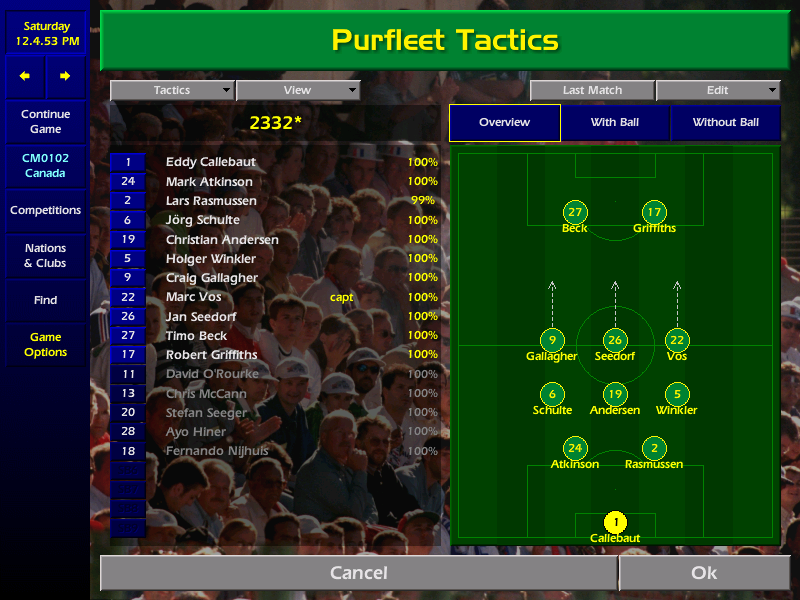Viewport: 800px width, 600px height.
Task: Go back with the left arrow
Action: [25, 76]
